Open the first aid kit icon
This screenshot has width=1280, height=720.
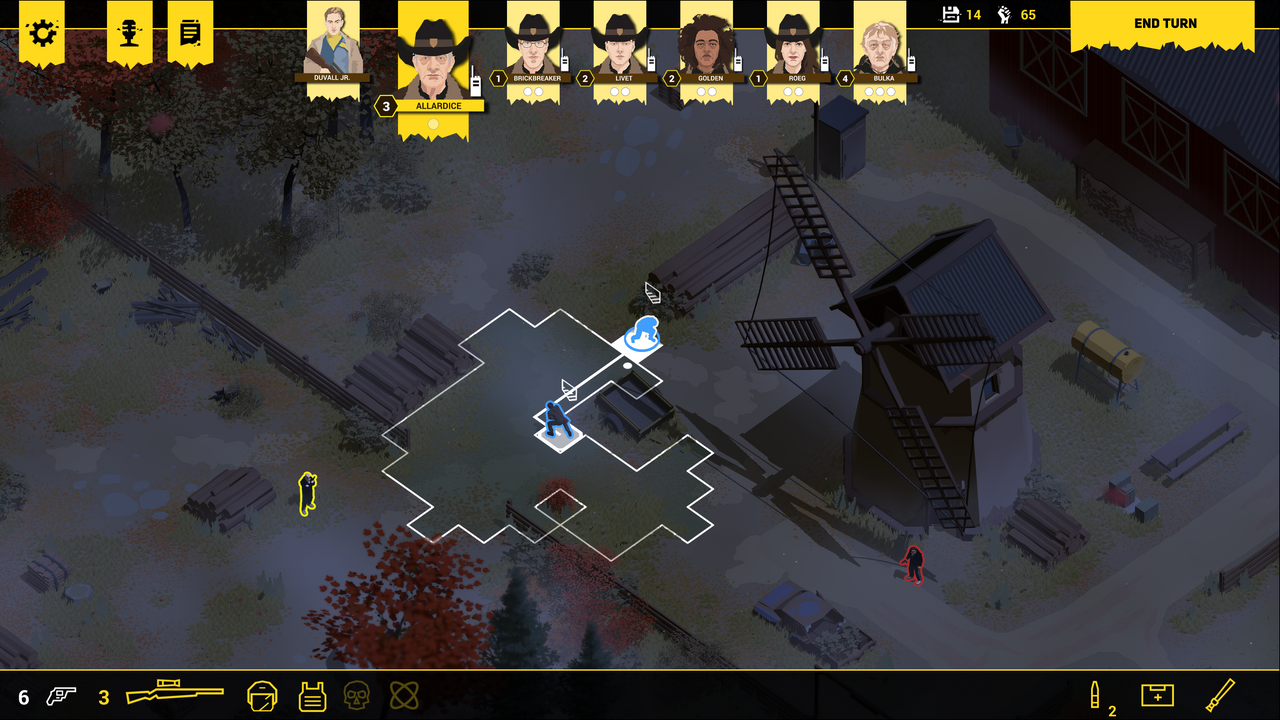[1157, 694]
